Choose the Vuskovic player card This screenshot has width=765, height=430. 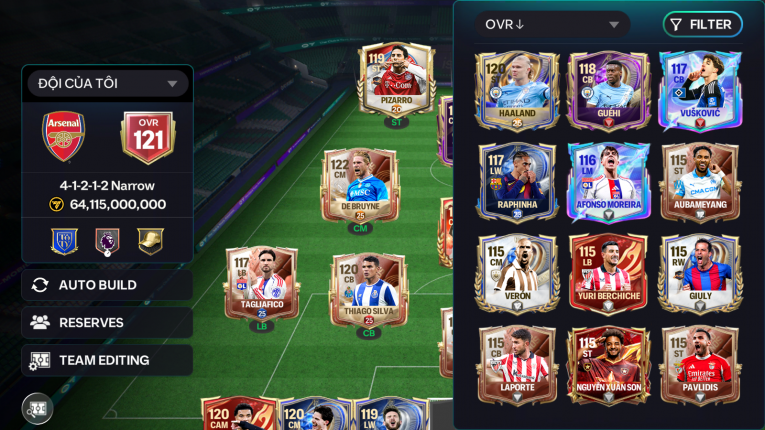coord(699,92)
